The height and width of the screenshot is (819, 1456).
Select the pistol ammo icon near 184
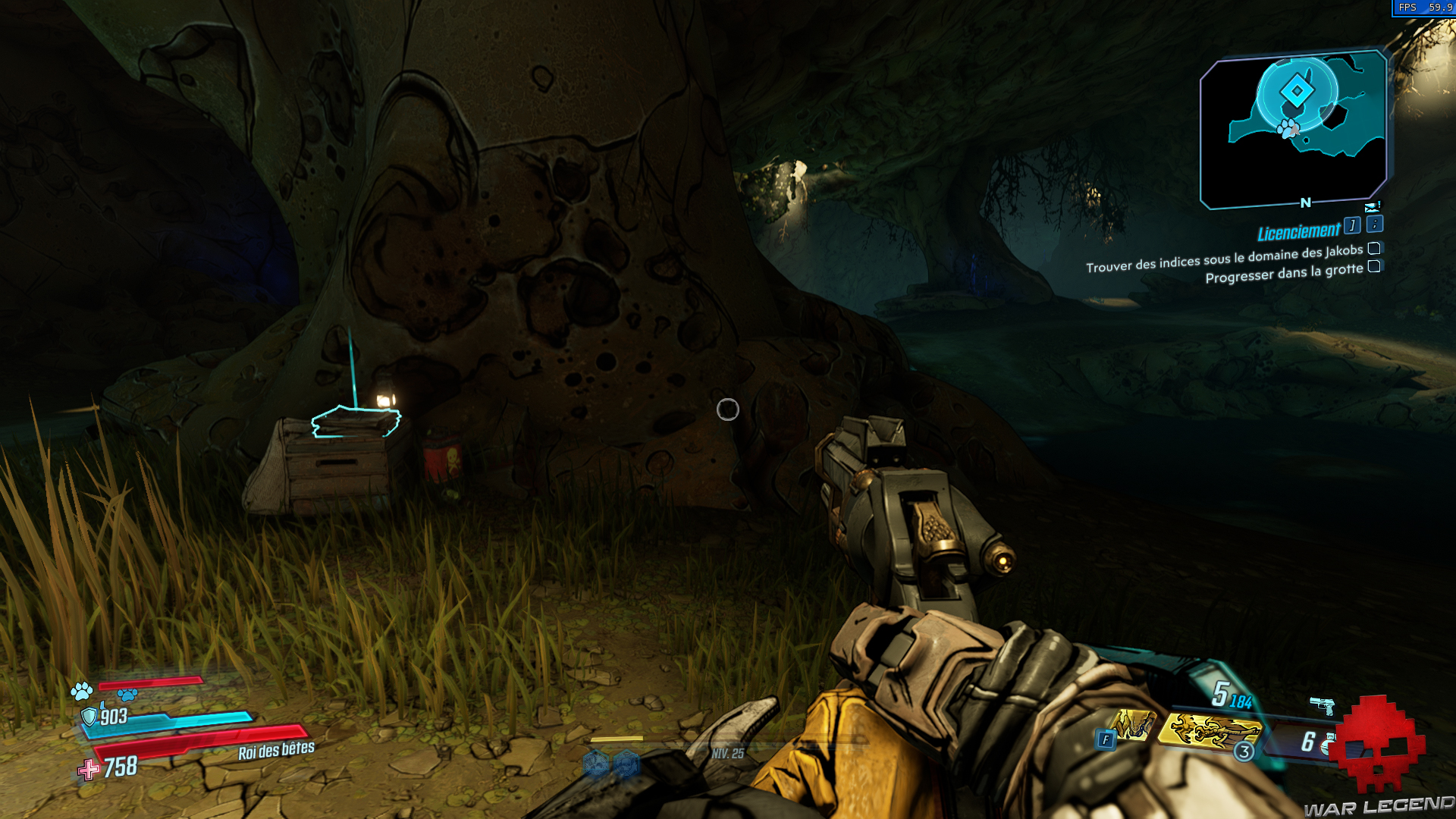[1322, 705]
